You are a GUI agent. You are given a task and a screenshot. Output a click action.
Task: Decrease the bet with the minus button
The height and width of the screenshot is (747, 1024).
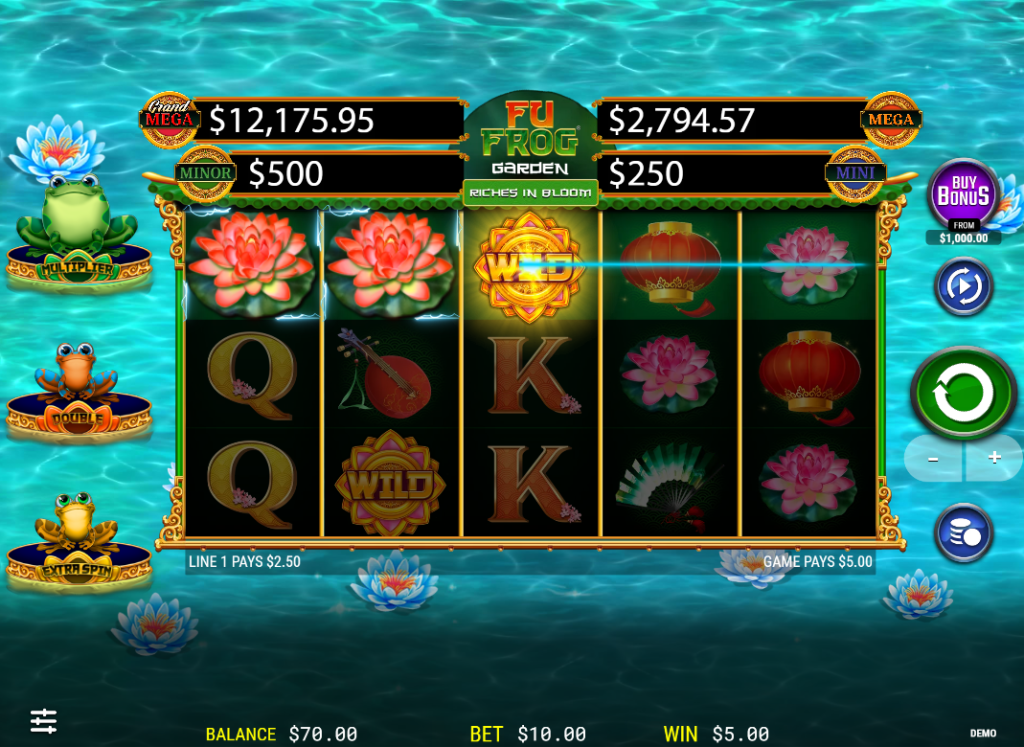[933, 458]
